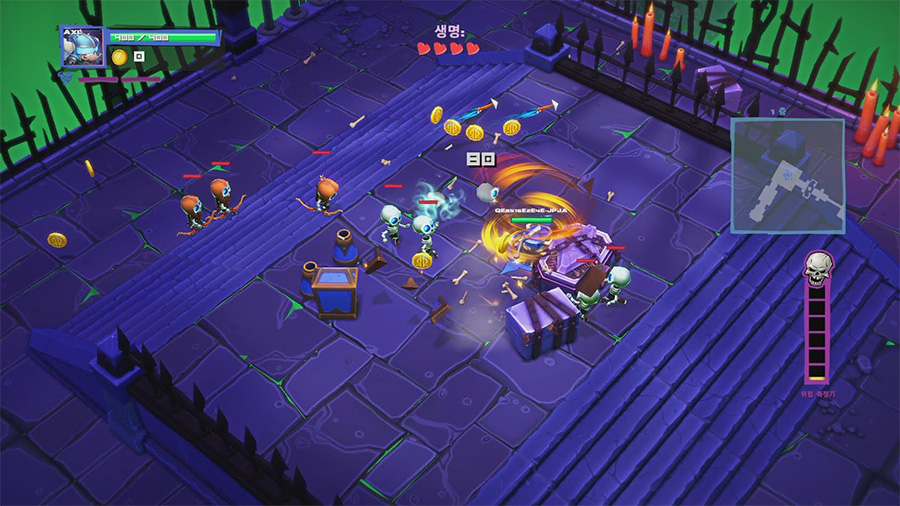Click the Axl character portrait
Viewport: 900px width, 506px height.
tap(82, 48)
